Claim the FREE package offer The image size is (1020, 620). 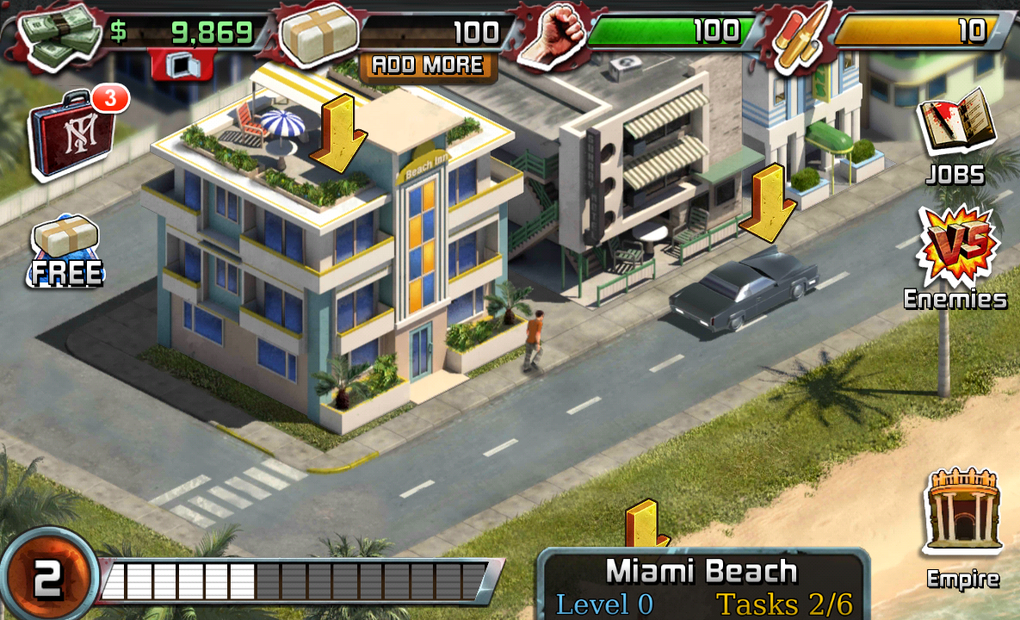coord(66,250)
